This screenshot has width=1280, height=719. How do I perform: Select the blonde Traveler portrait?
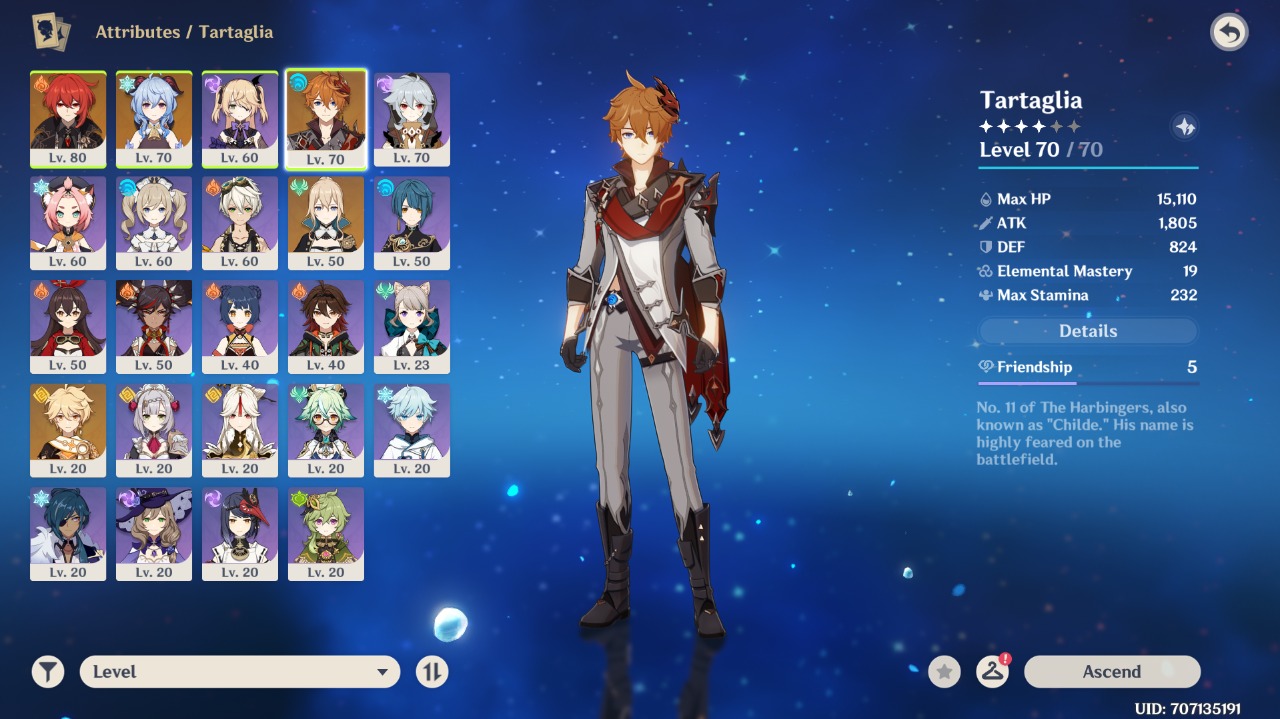coord(68,430)
